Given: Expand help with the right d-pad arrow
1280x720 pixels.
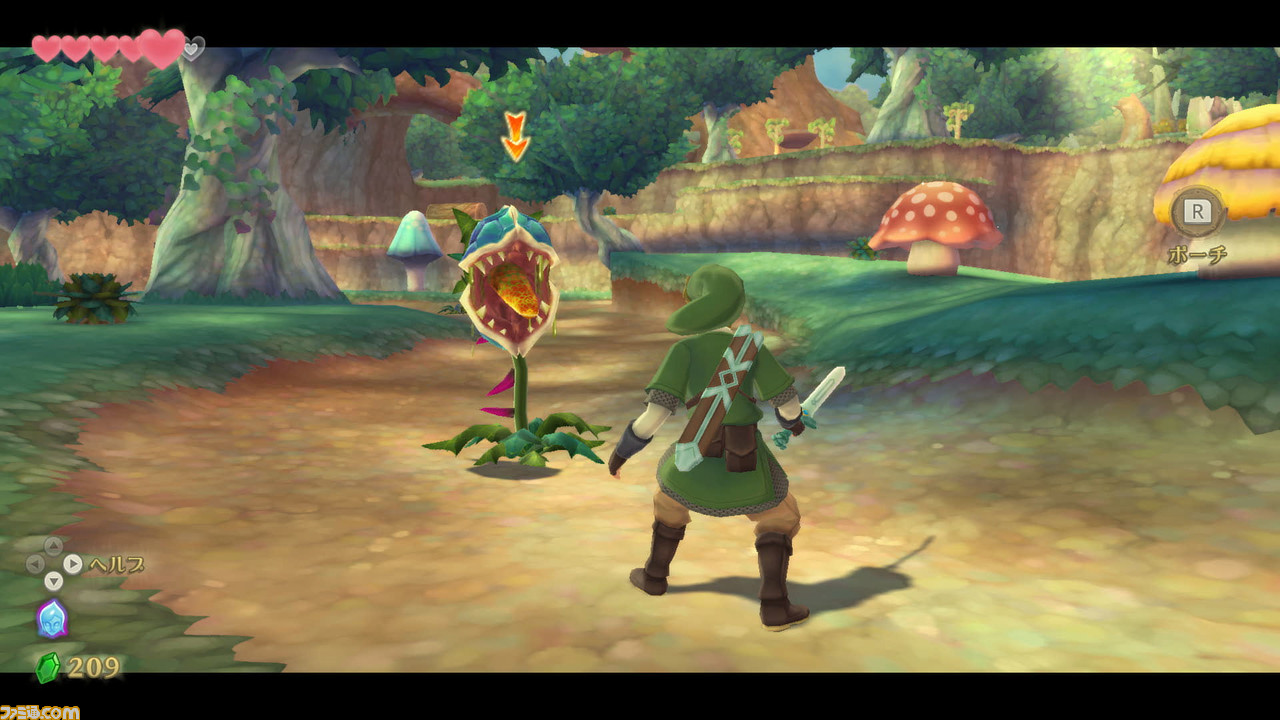Looking at the screenshot, I should click(x=73, y=562).
